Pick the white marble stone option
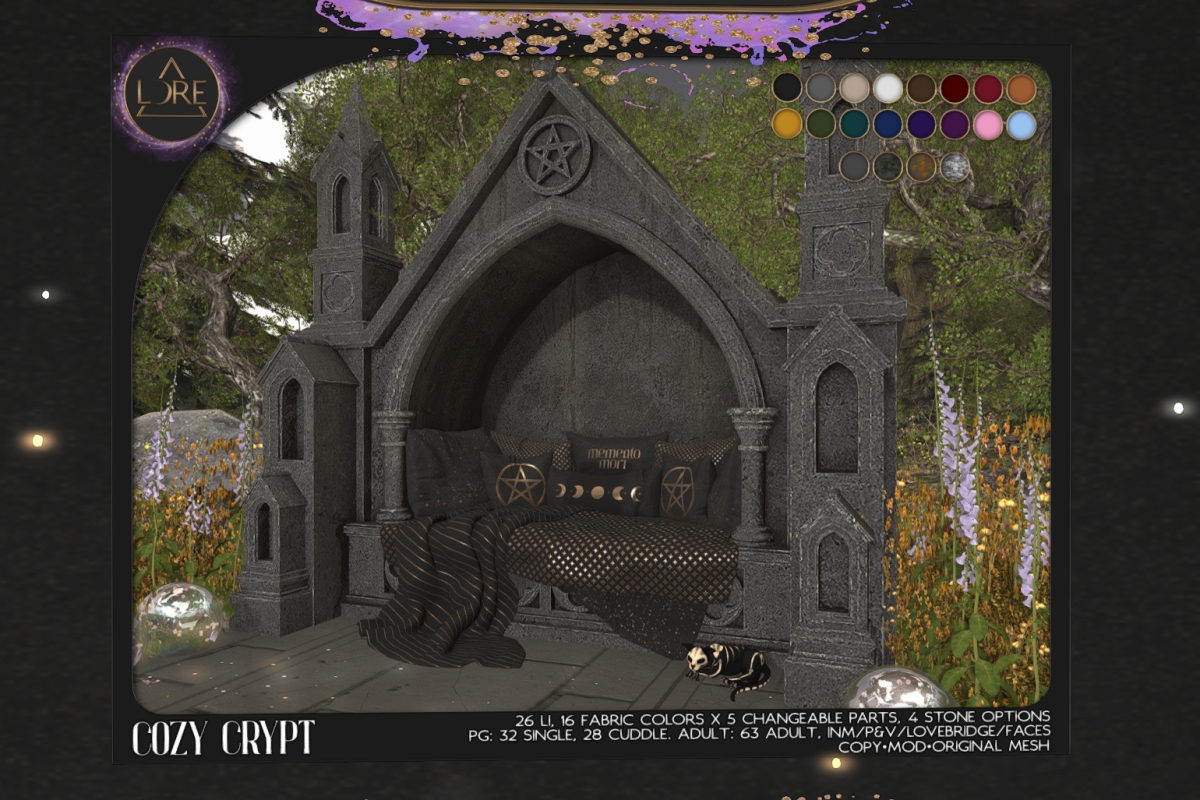 (x=955, y=166)
